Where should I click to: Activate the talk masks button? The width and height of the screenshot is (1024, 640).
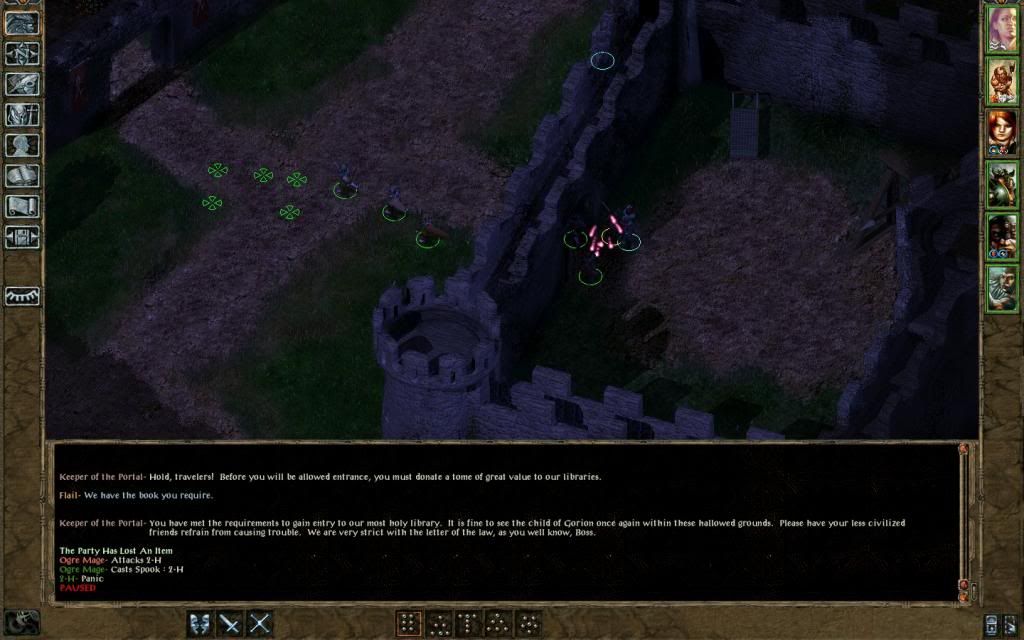[201, 623]
